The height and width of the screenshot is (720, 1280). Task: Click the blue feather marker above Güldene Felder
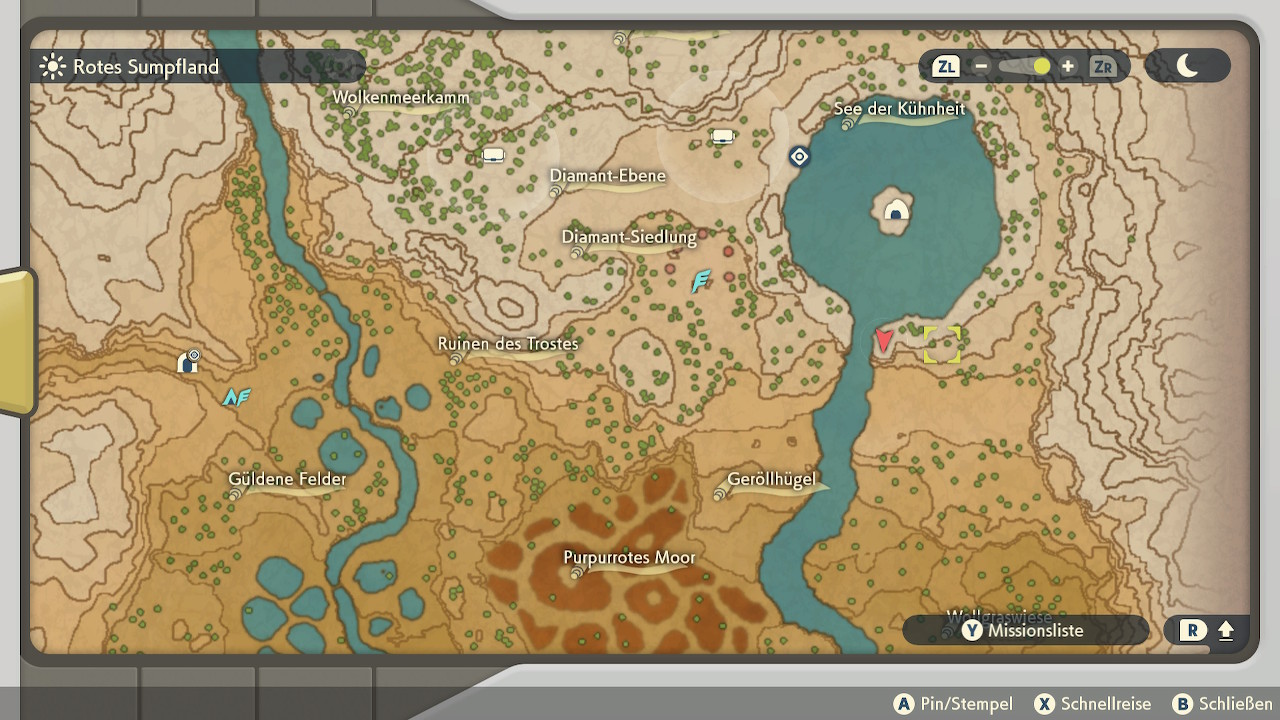pyautogui.click(x=236, y=397)
